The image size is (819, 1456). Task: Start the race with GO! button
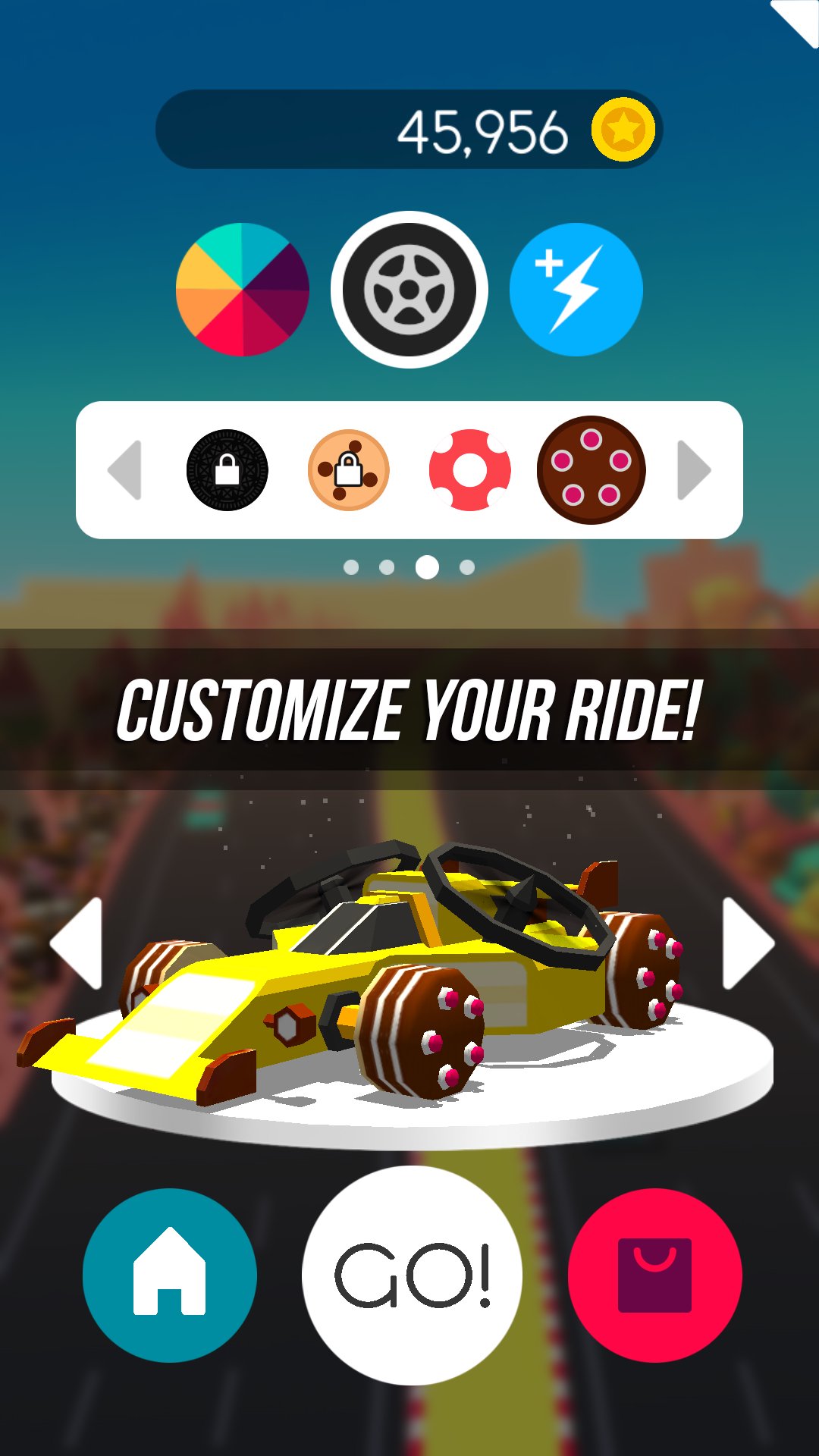tap(413, 1276)
